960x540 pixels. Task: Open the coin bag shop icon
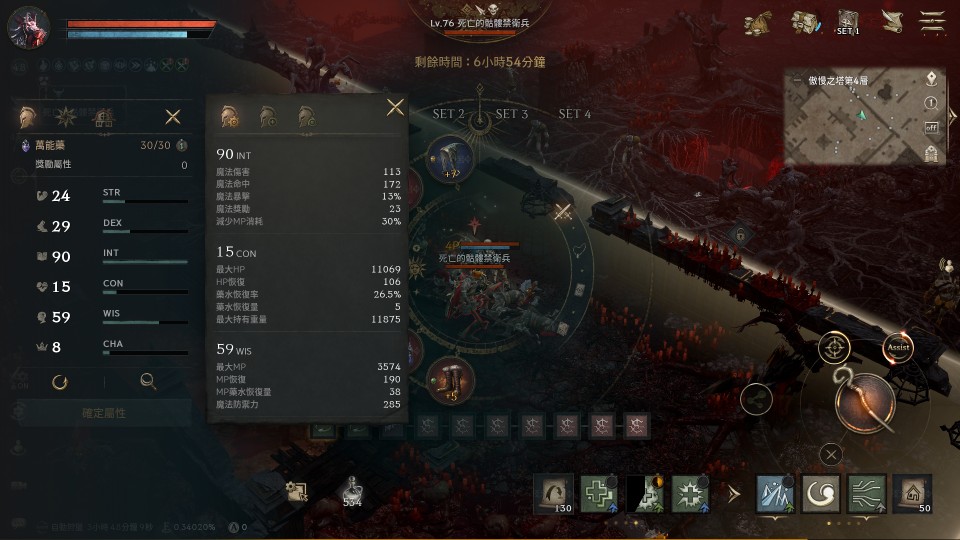pyautogui.click(x=760, y=22)
